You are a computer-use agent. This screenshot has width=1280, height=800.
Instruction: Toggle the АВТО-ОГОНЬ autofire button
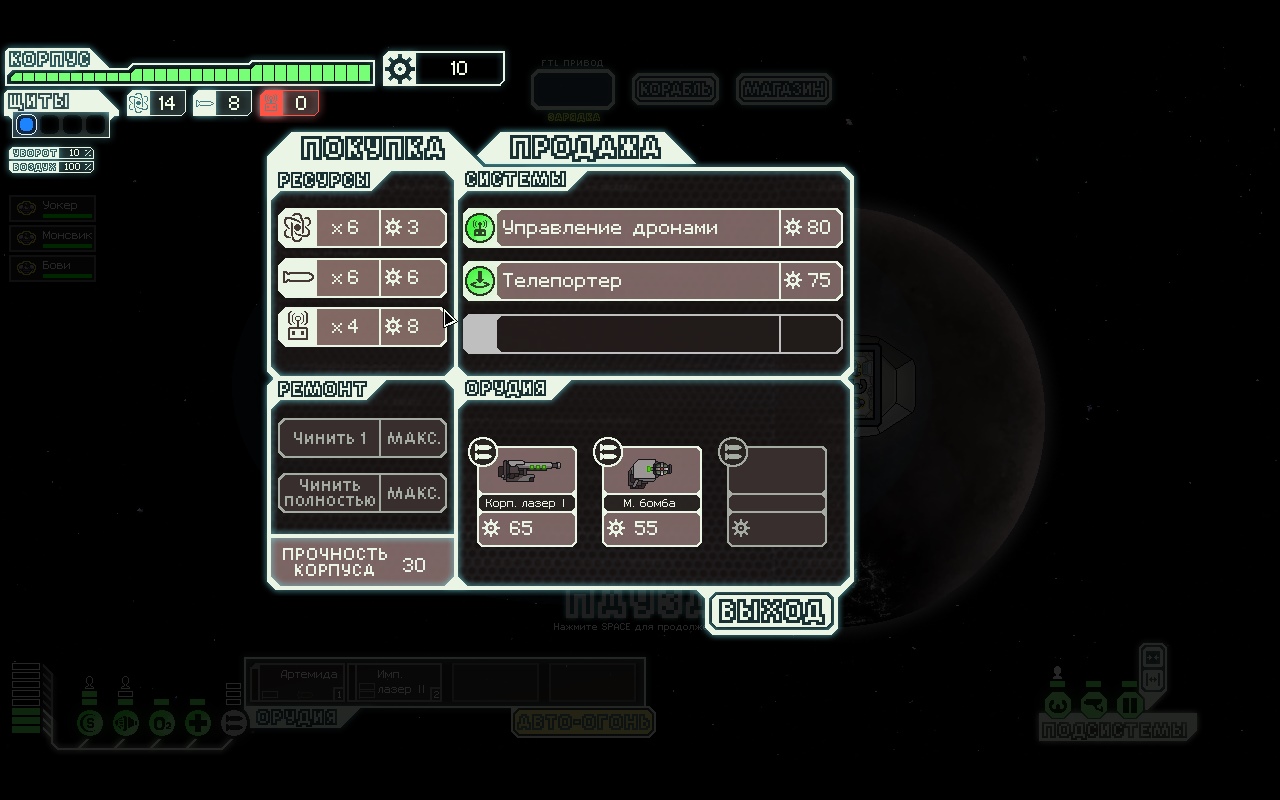(583, 721)
